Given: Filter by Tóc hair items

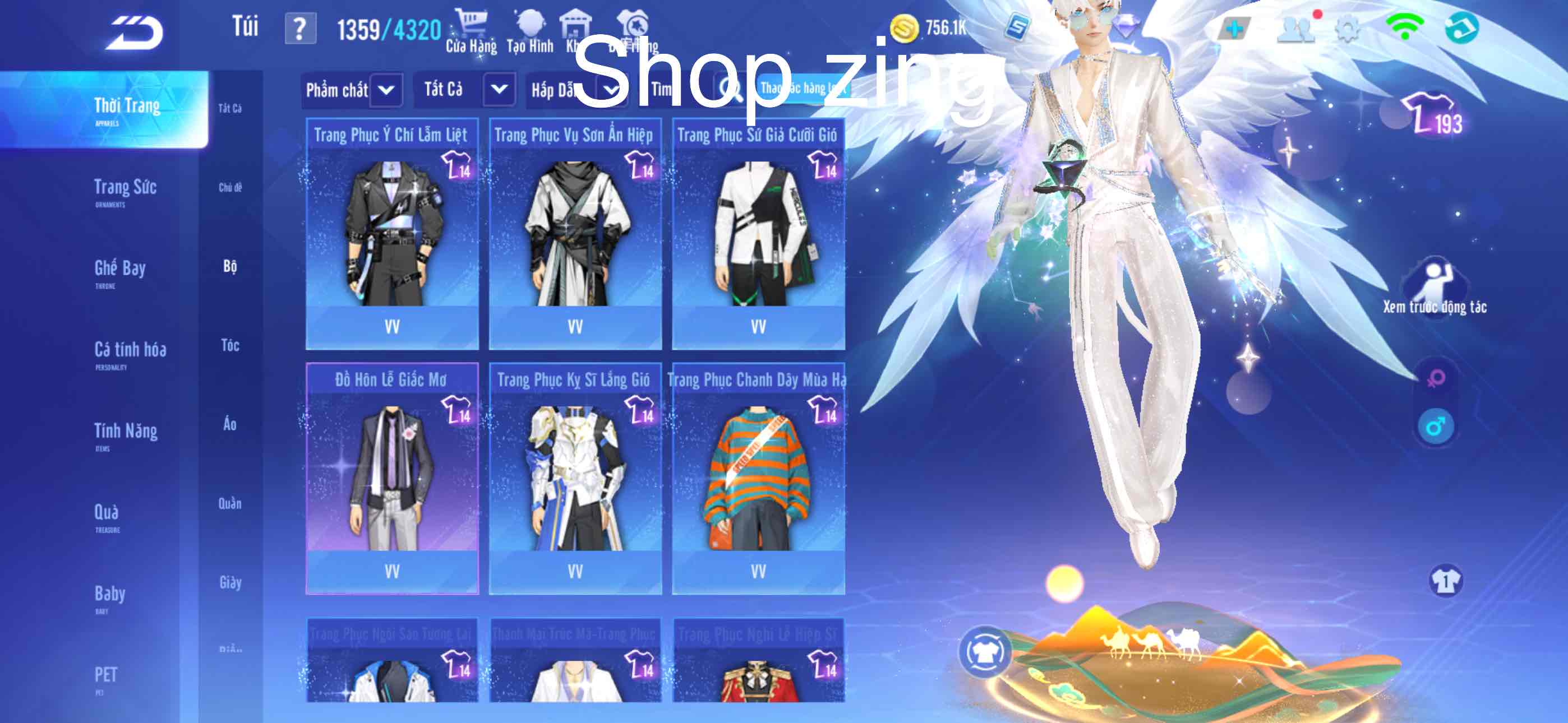Looking at the screenshot, I should coord(230,346).
